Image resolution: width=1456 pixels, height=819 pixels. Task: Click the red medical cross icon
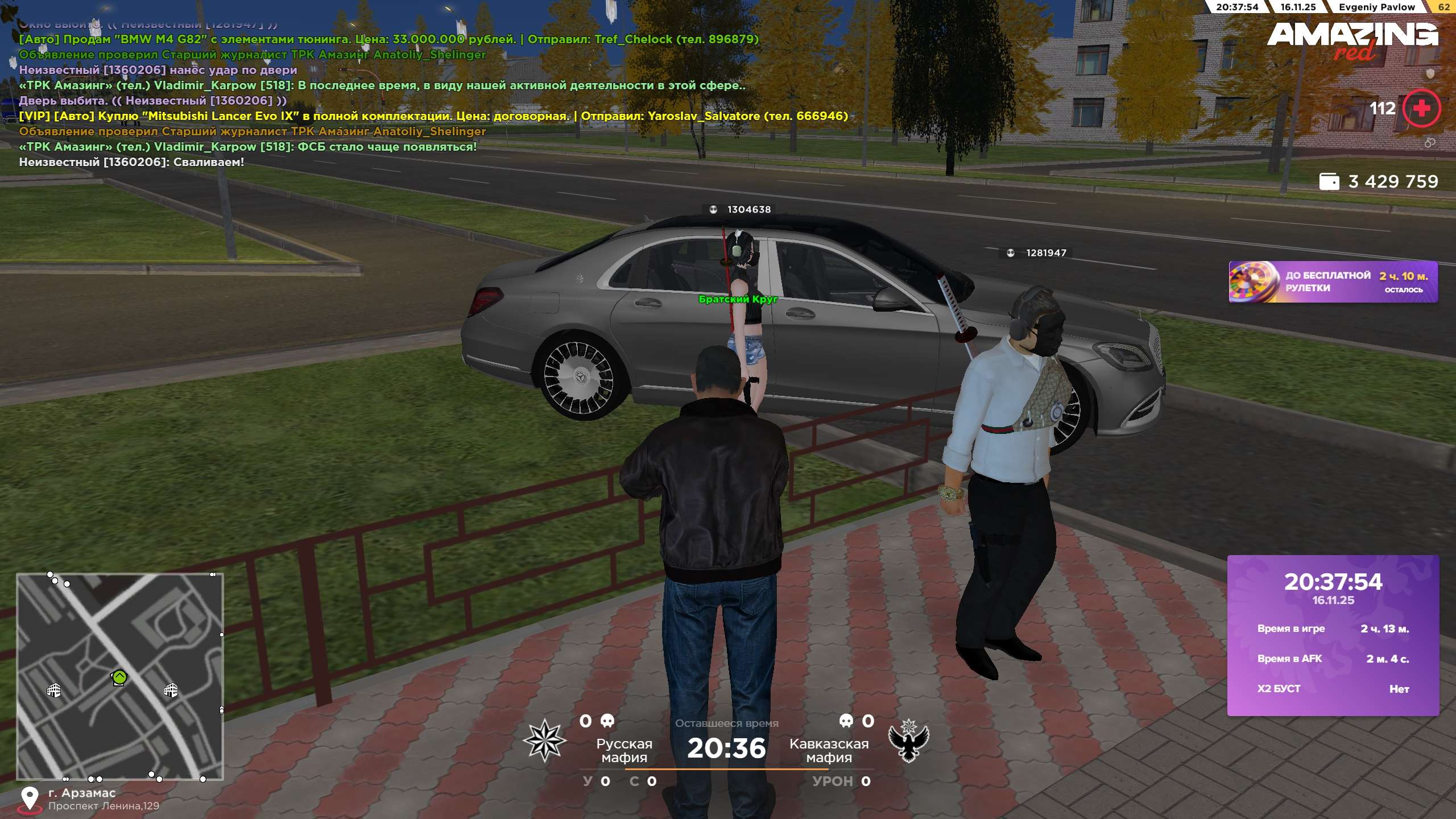(x=1421, y=108)
